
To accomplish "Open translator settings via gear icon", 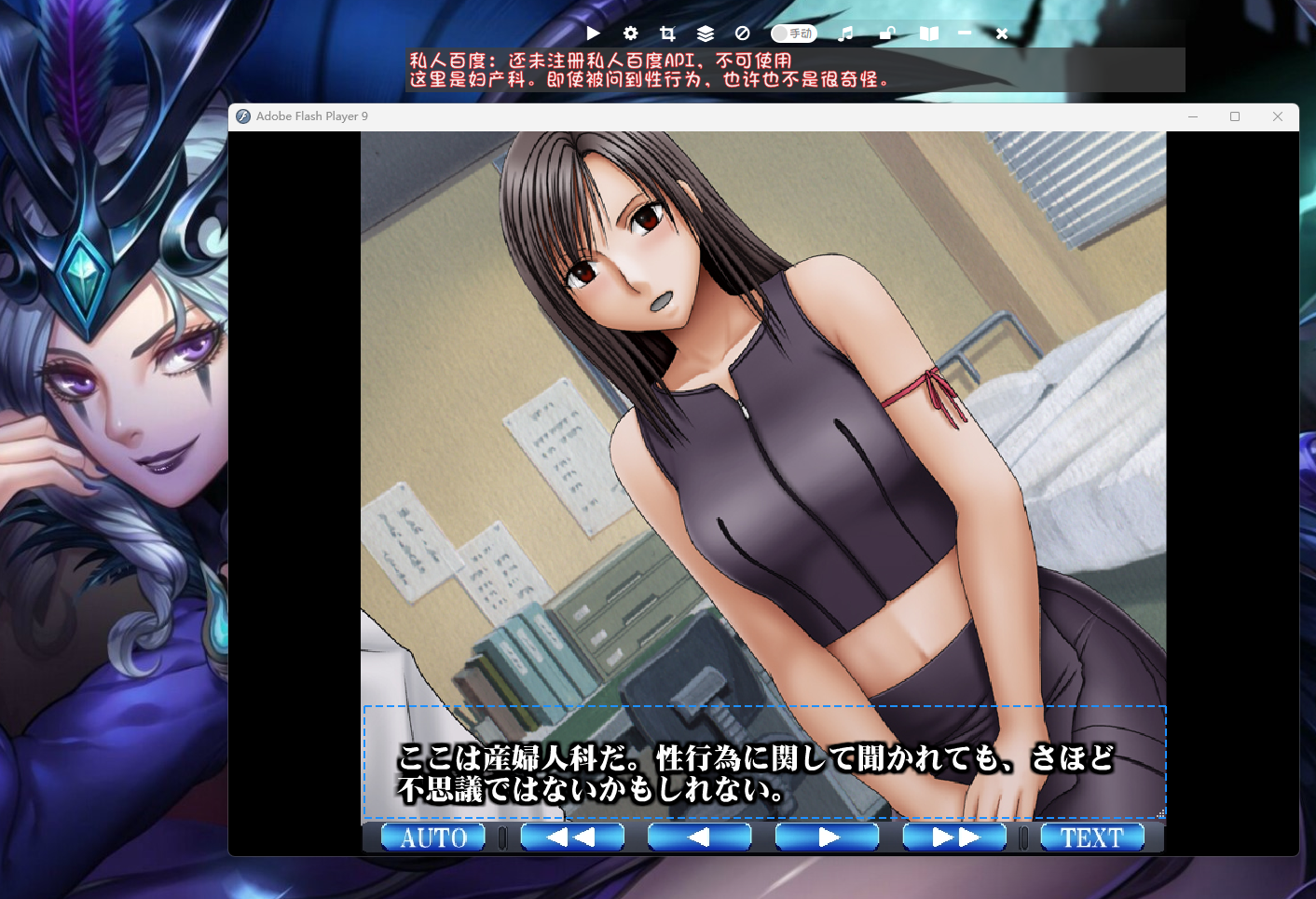I will pos(631,34).
